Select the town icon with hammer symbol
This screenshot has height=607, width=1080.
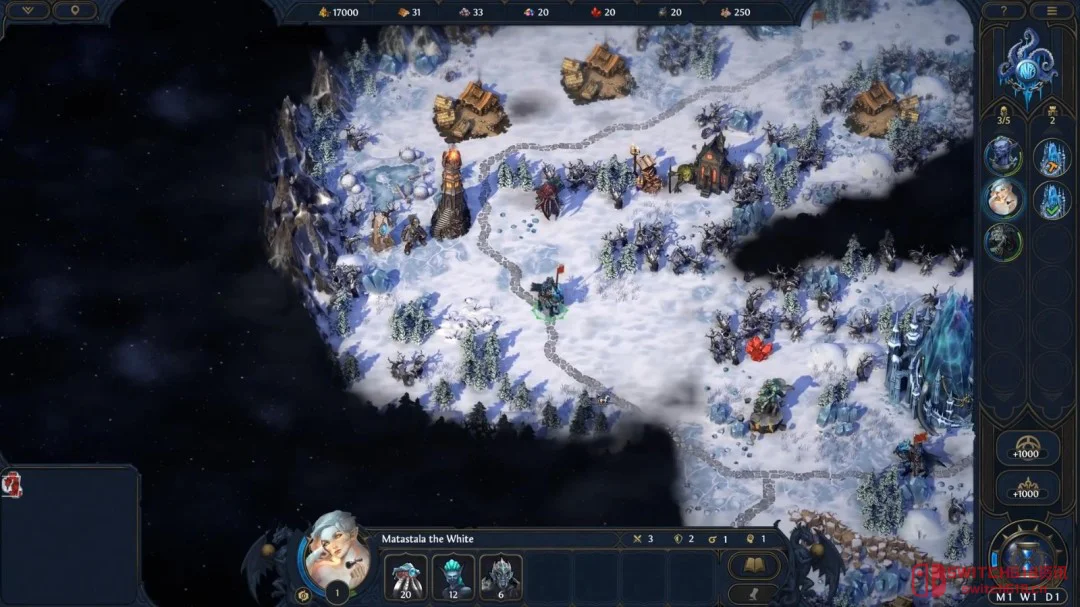[x=1052, y=156]
